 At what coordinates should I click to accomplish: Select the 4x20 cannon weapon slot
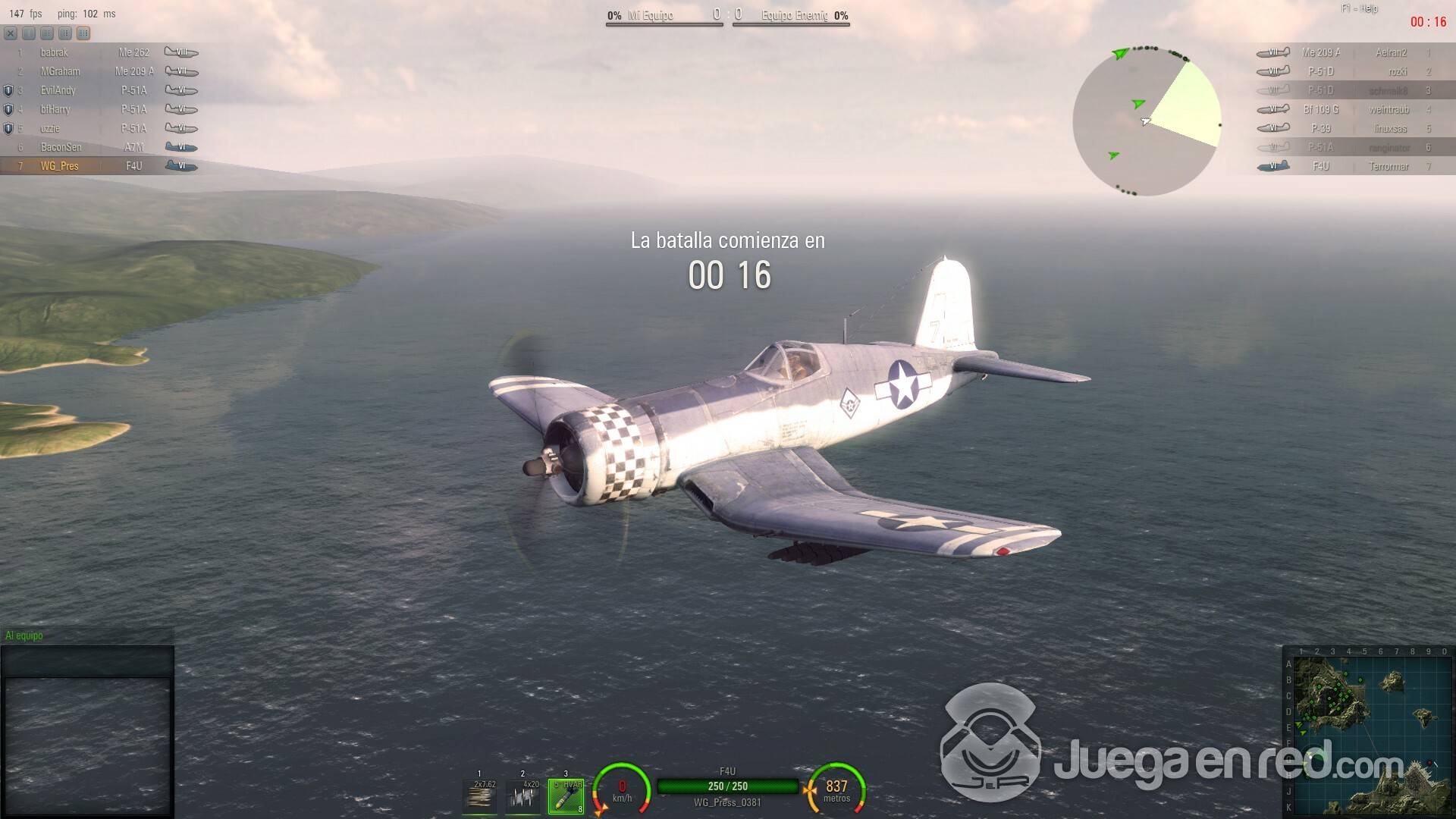point(523,795)
